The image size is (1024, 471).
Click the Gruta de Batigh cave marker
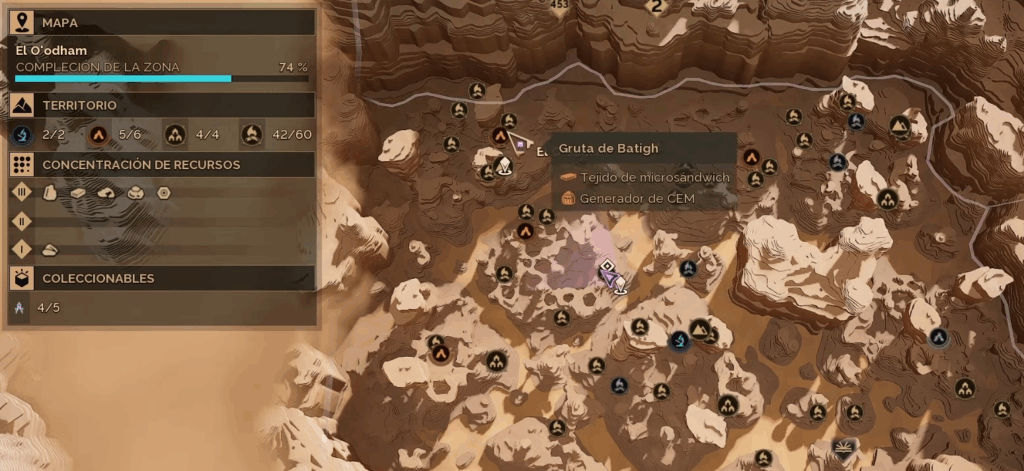498,135
